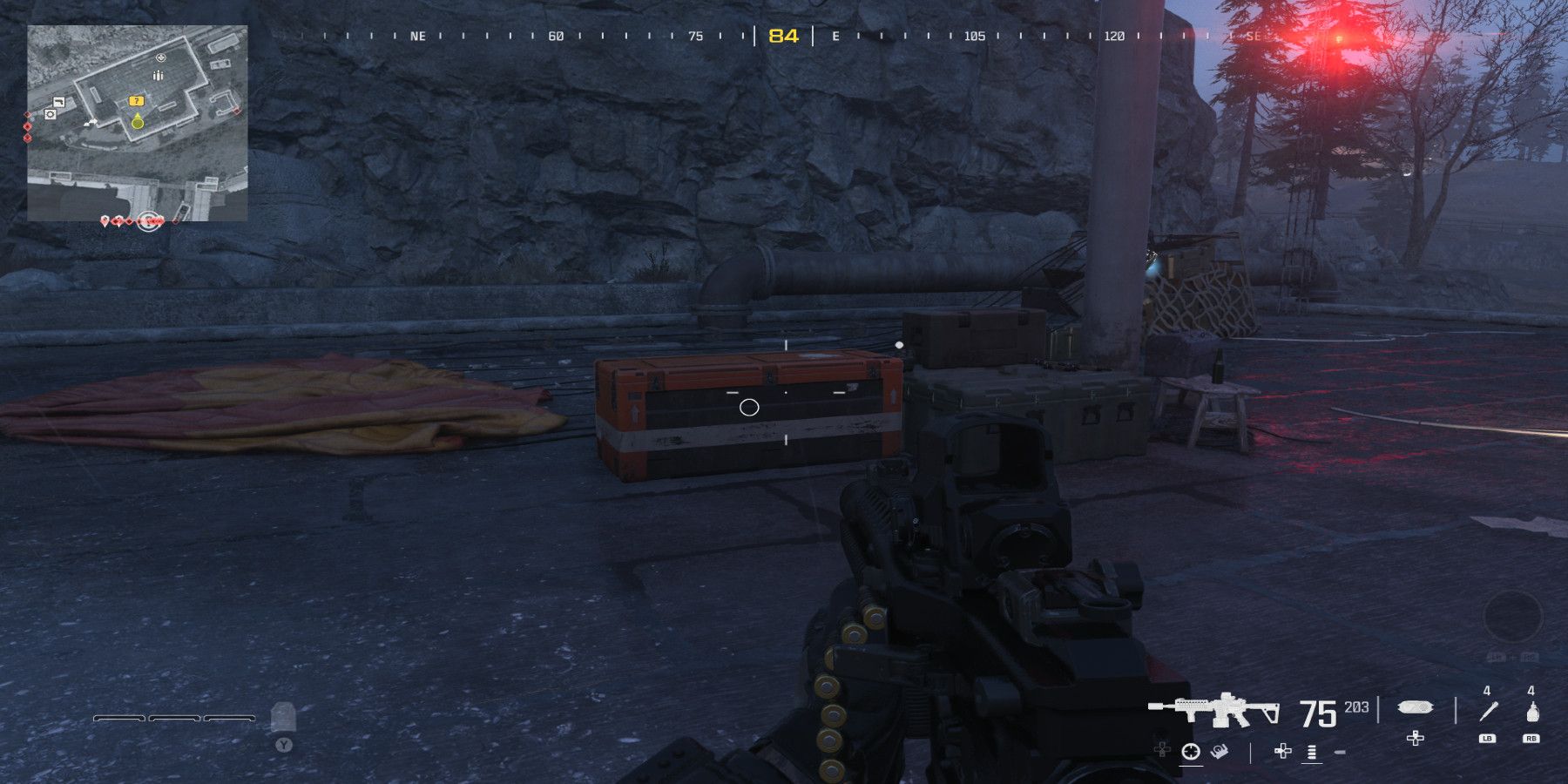This screenshot has width=1568, height=784.
Task: Click the pistol buy icon on the minimap
Action: (x=59, y=102)
